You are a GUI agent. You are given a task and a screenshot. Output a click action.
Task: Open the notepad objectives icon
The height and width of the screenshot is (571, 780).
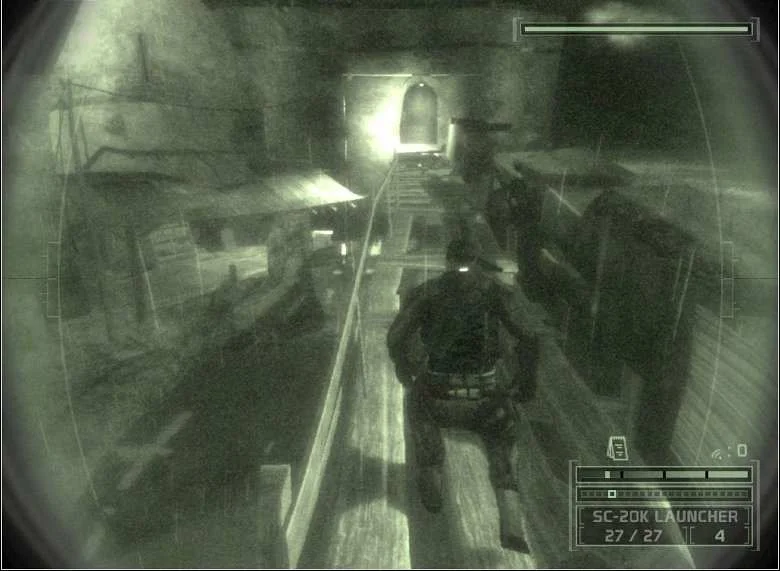[x=616, y=449]
